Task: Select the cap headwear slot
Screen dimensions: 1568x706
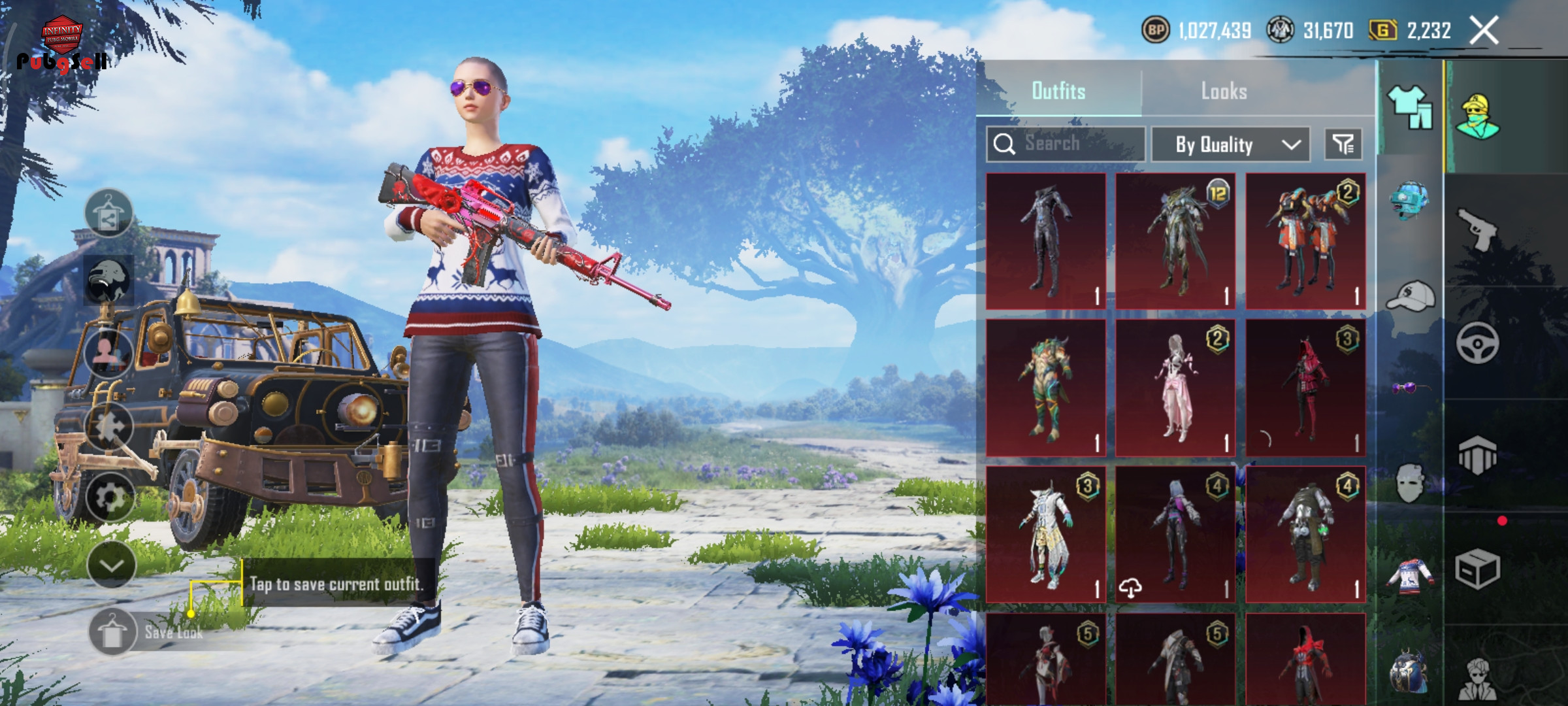Action: (x=1411, y=297)
